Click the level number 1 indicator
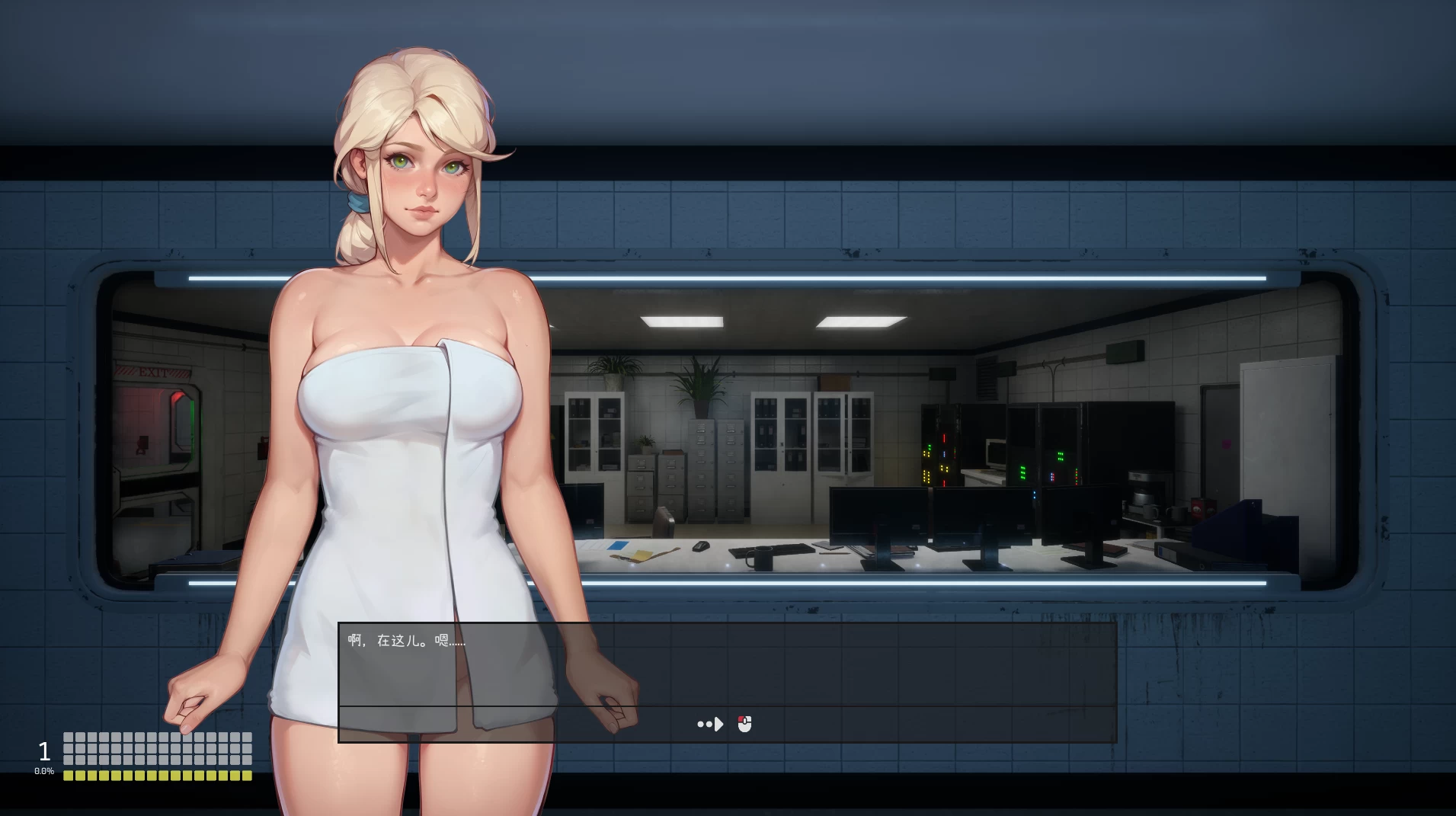The height and width of the screenshot is (816, 1456). [x=44, y=751]
